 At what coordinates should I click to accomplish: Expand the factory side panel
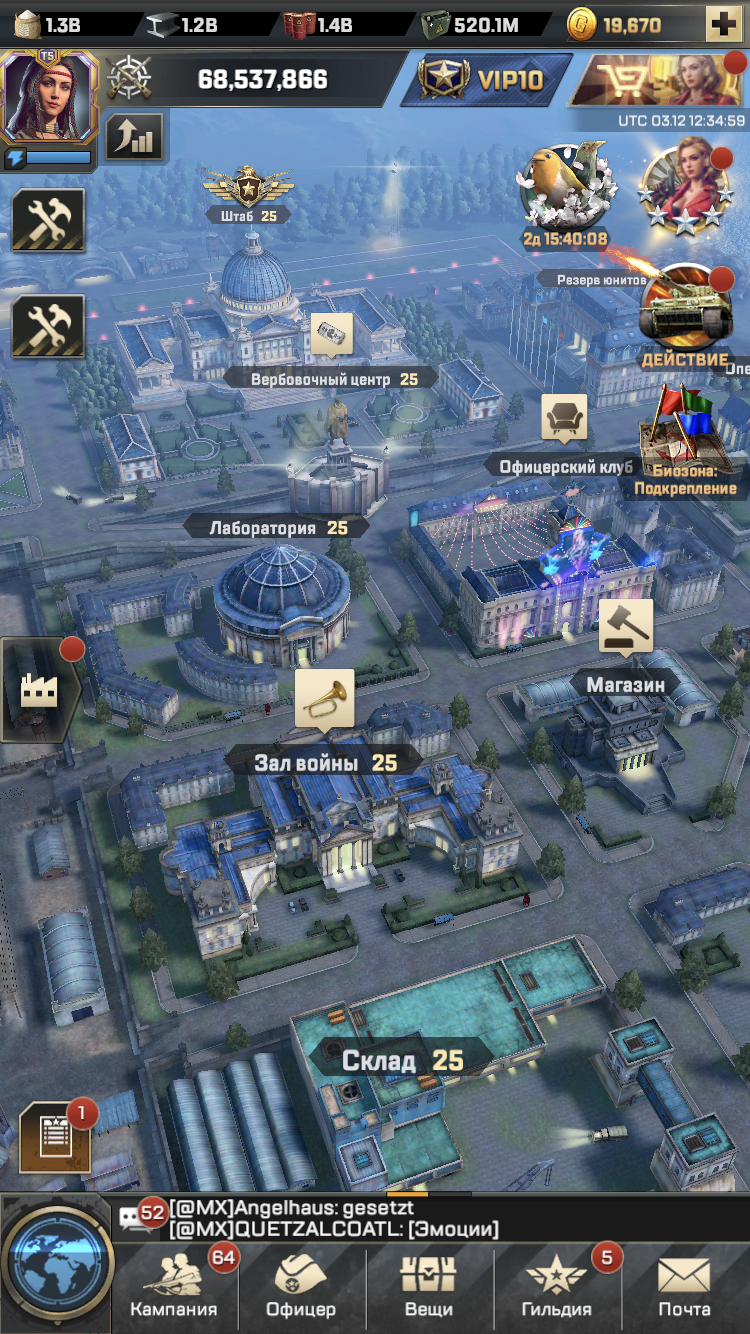click(38, 689)
